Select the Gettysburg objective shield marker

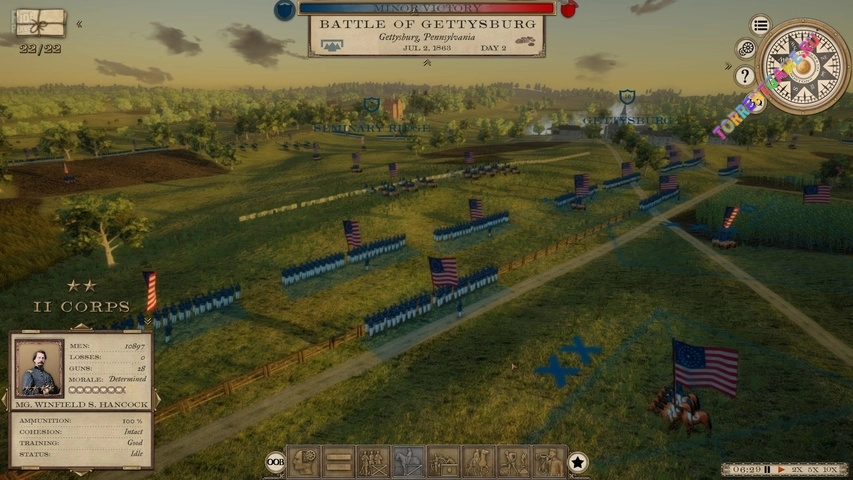627,98
